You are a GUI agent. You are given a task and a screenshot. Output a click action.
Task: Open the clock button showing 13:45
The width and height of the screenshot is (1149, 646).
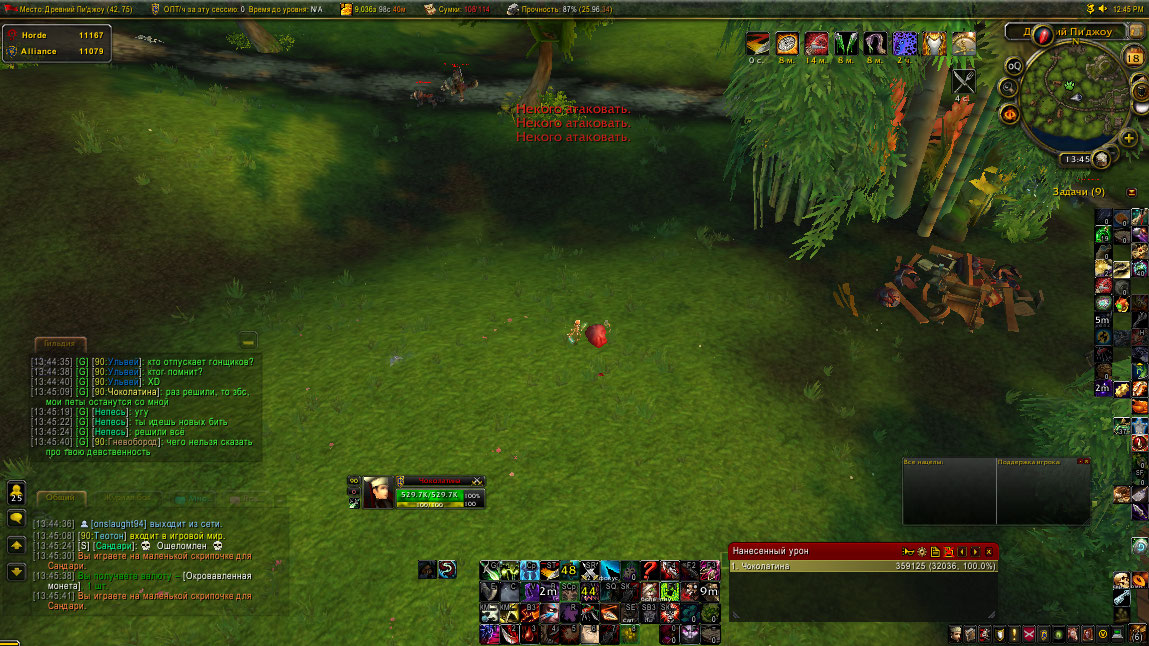[x=1077, y=158]
